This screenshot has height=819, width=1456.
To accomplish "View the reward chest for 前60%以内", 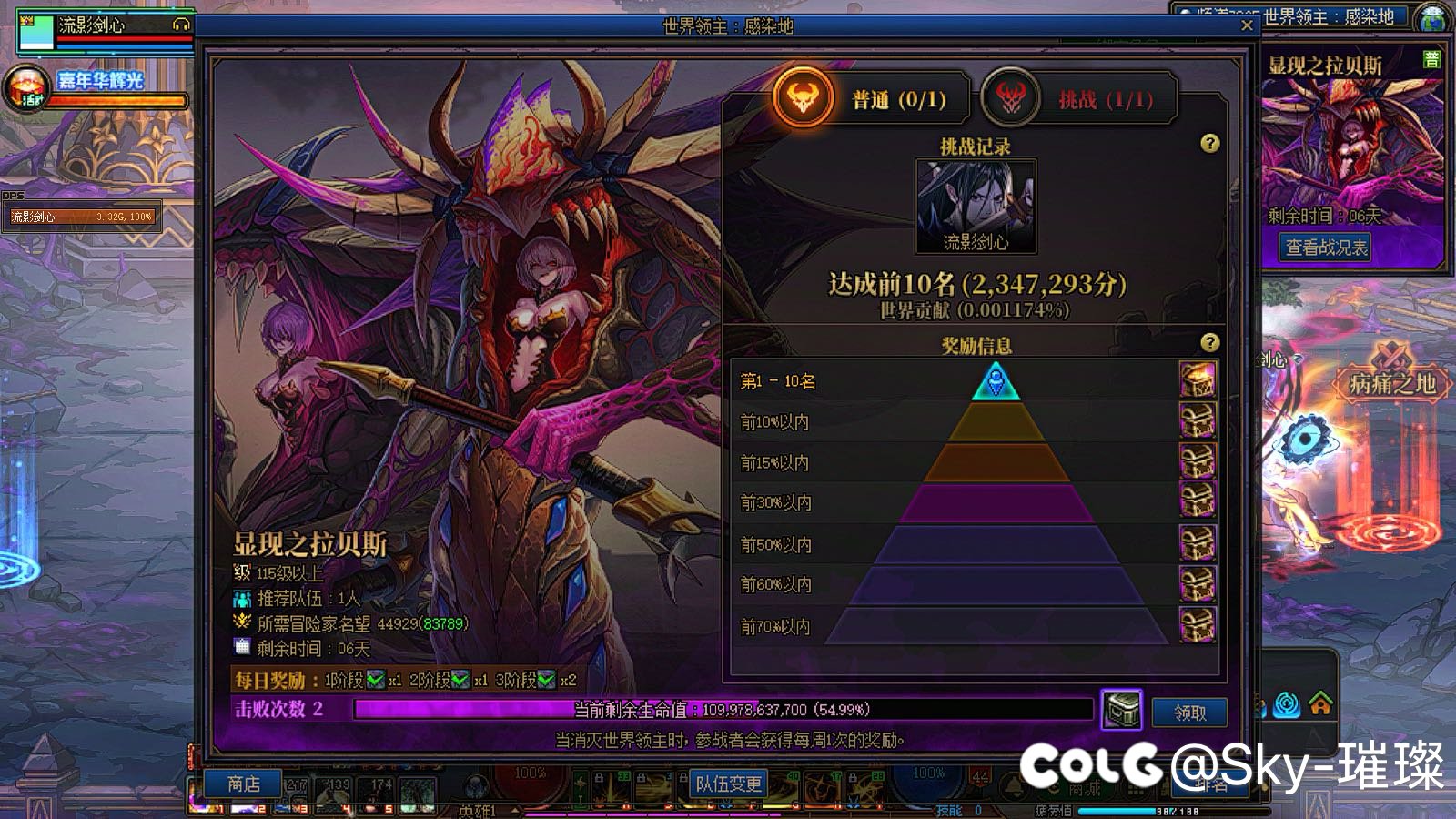I will tap(1198, 583).
